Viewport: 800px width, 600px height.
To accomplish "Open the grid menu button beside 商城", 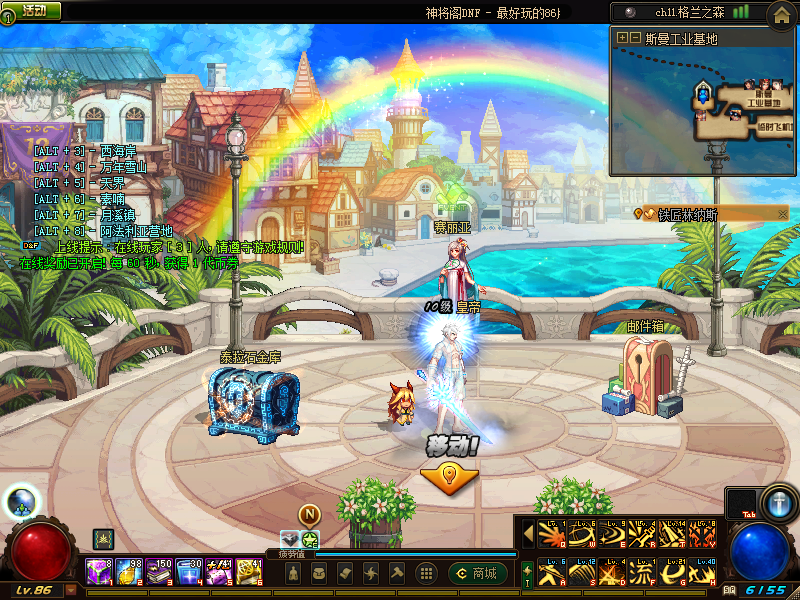I will pyautogui.click(x=426, y=573).
